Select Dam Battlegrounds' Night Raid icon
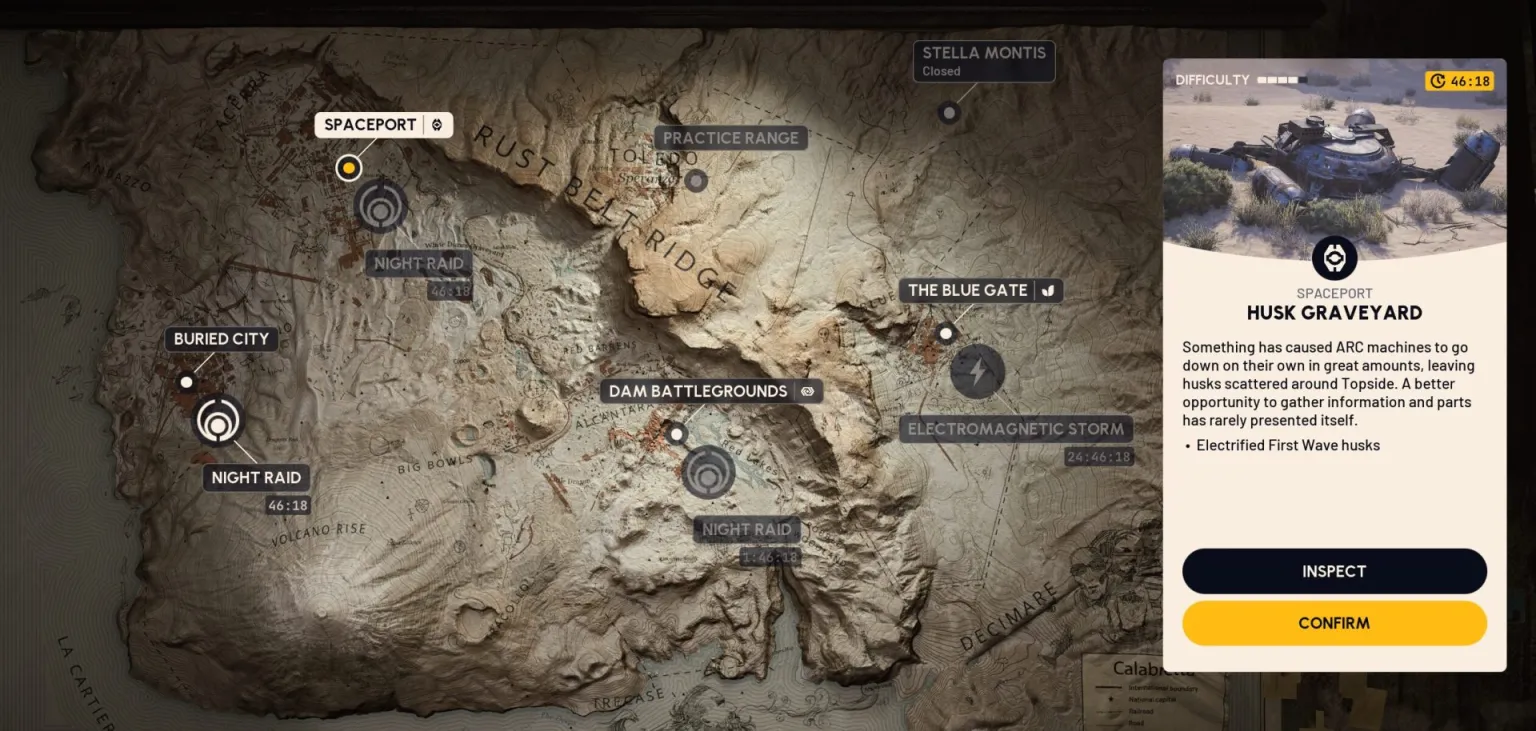 709,472
